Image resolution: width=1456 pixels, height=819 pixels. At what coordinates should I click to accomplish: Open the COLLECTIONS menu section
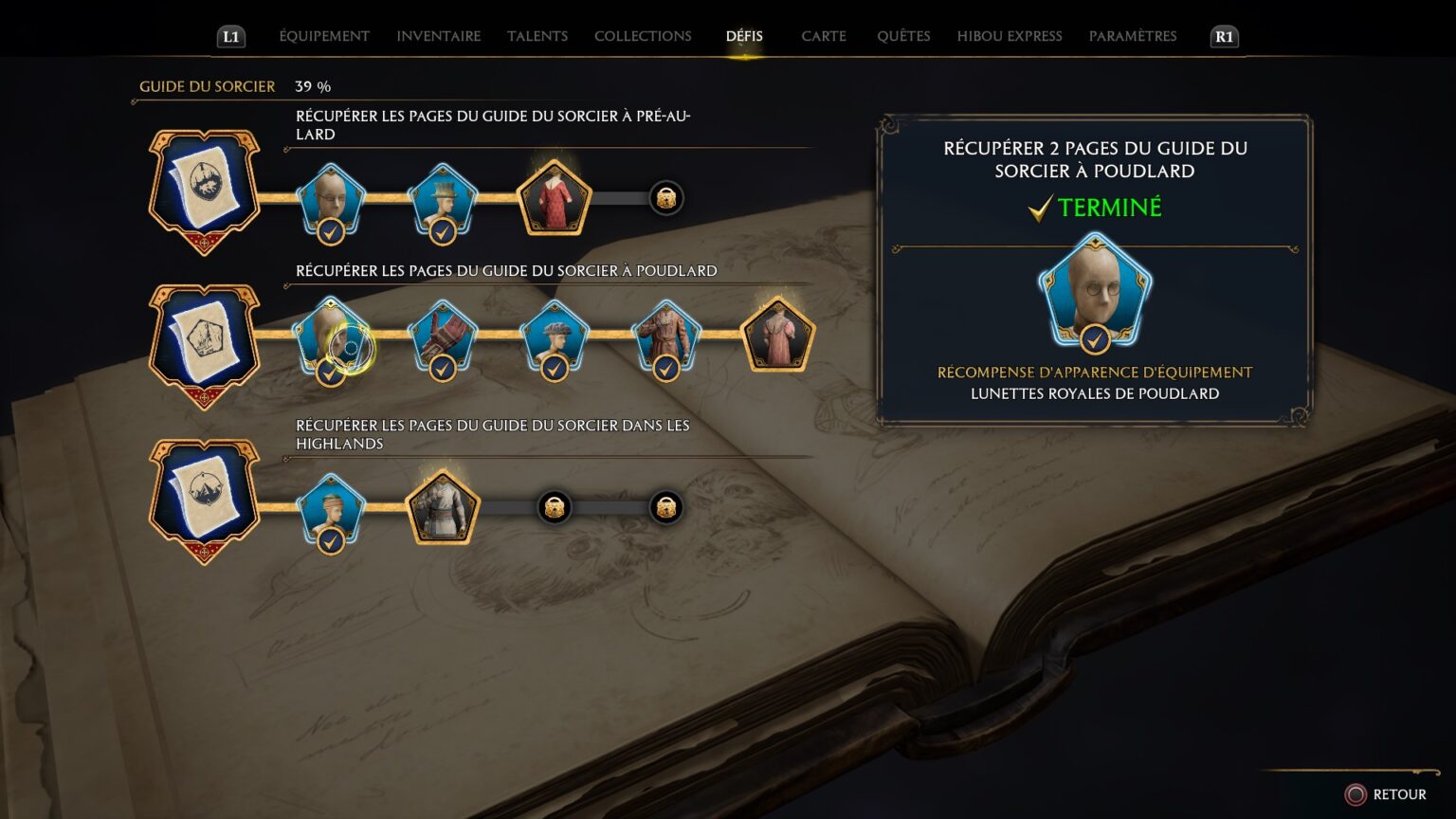(x=643, y=36)
